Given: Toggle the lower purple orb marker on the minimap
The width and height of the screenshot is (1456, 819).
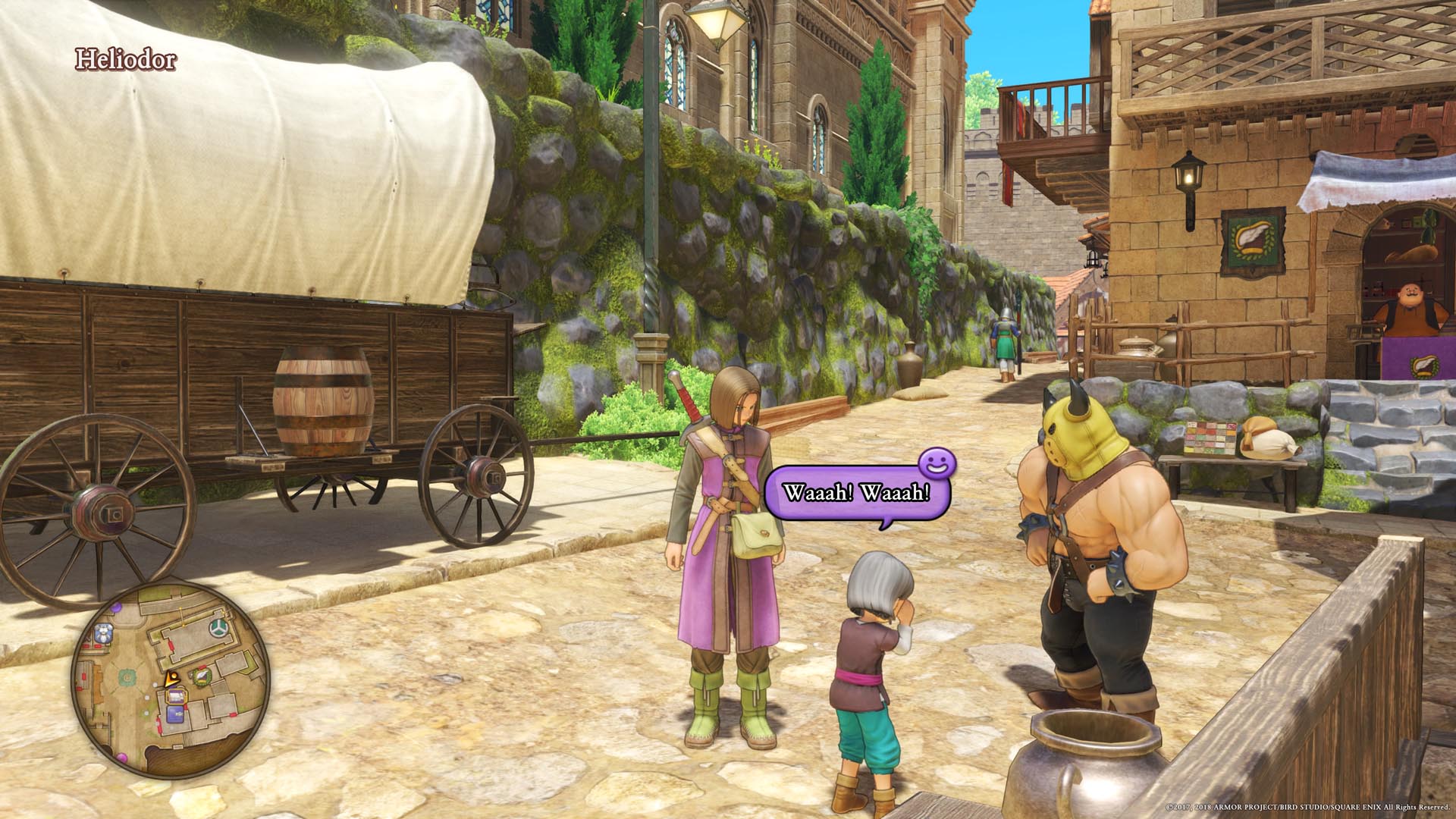Looking at the screenshot, I should 121,756.
